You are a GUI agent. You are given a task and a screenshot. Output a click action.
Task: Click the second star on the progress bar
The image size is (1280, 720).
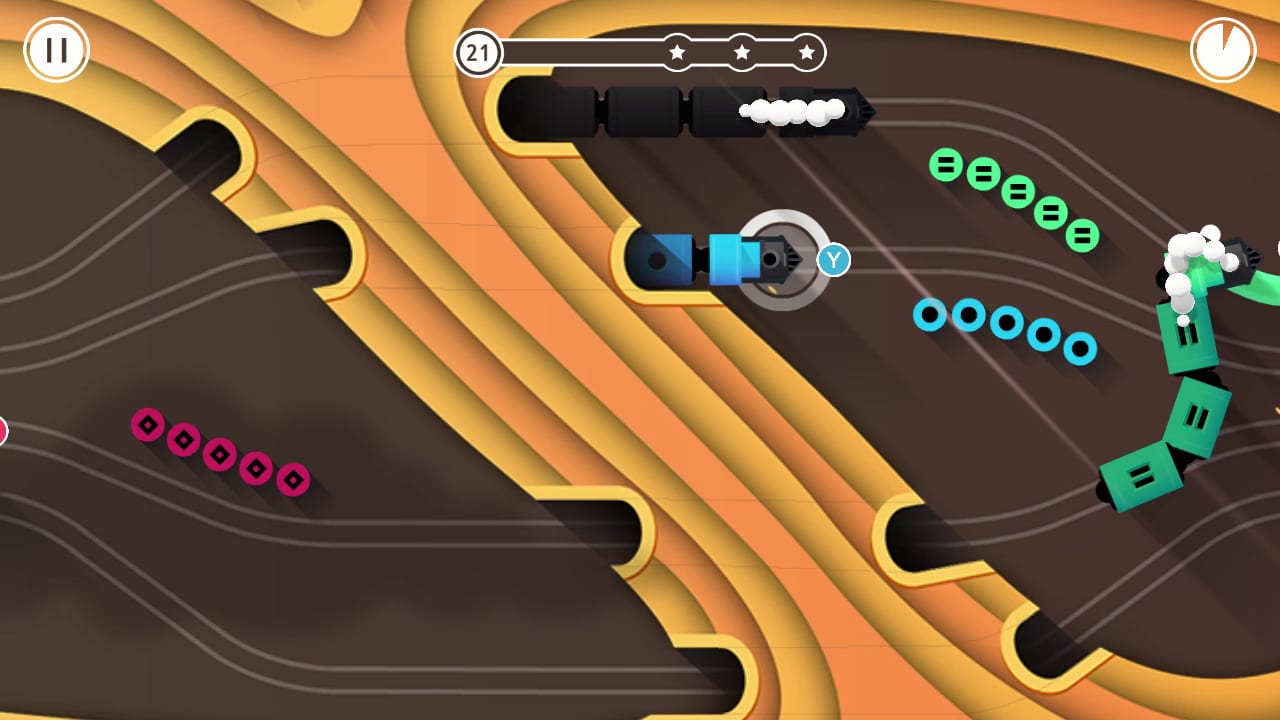742,53
